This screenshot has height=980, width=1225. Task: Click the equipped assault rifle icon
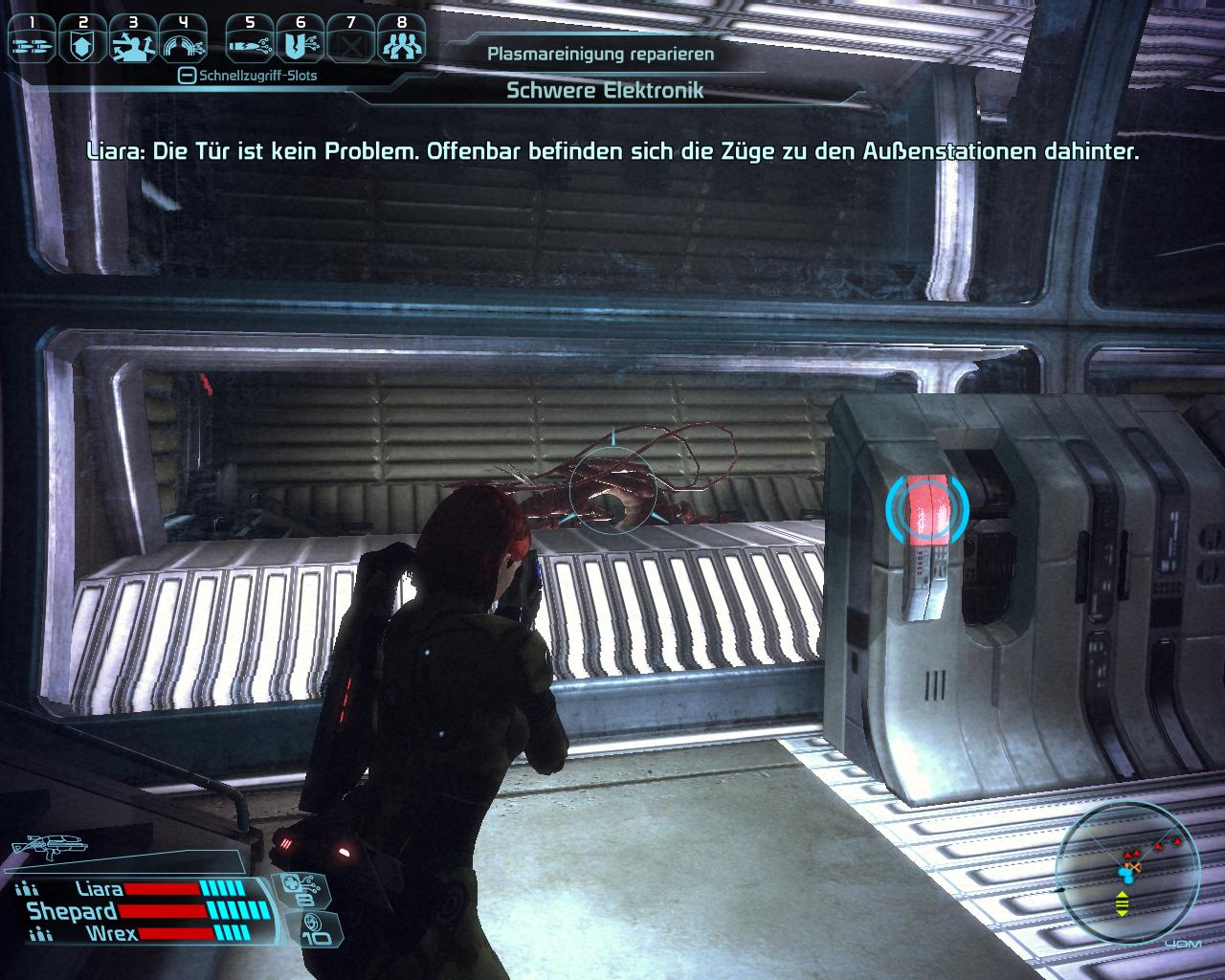tap(49, 845)
